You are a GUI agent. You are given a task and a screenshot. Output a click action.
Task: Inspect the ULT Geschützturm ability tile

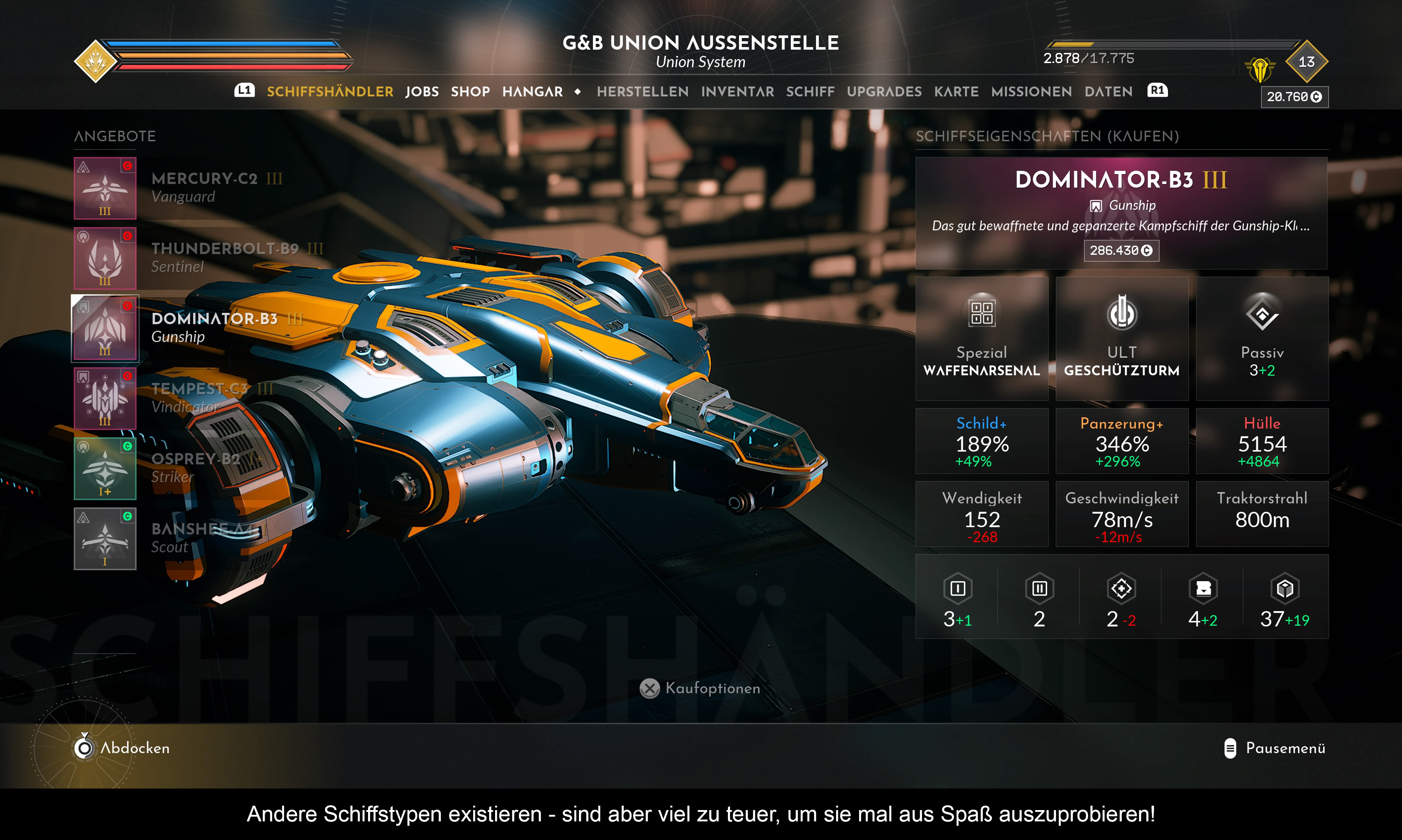coord(1121,338)
